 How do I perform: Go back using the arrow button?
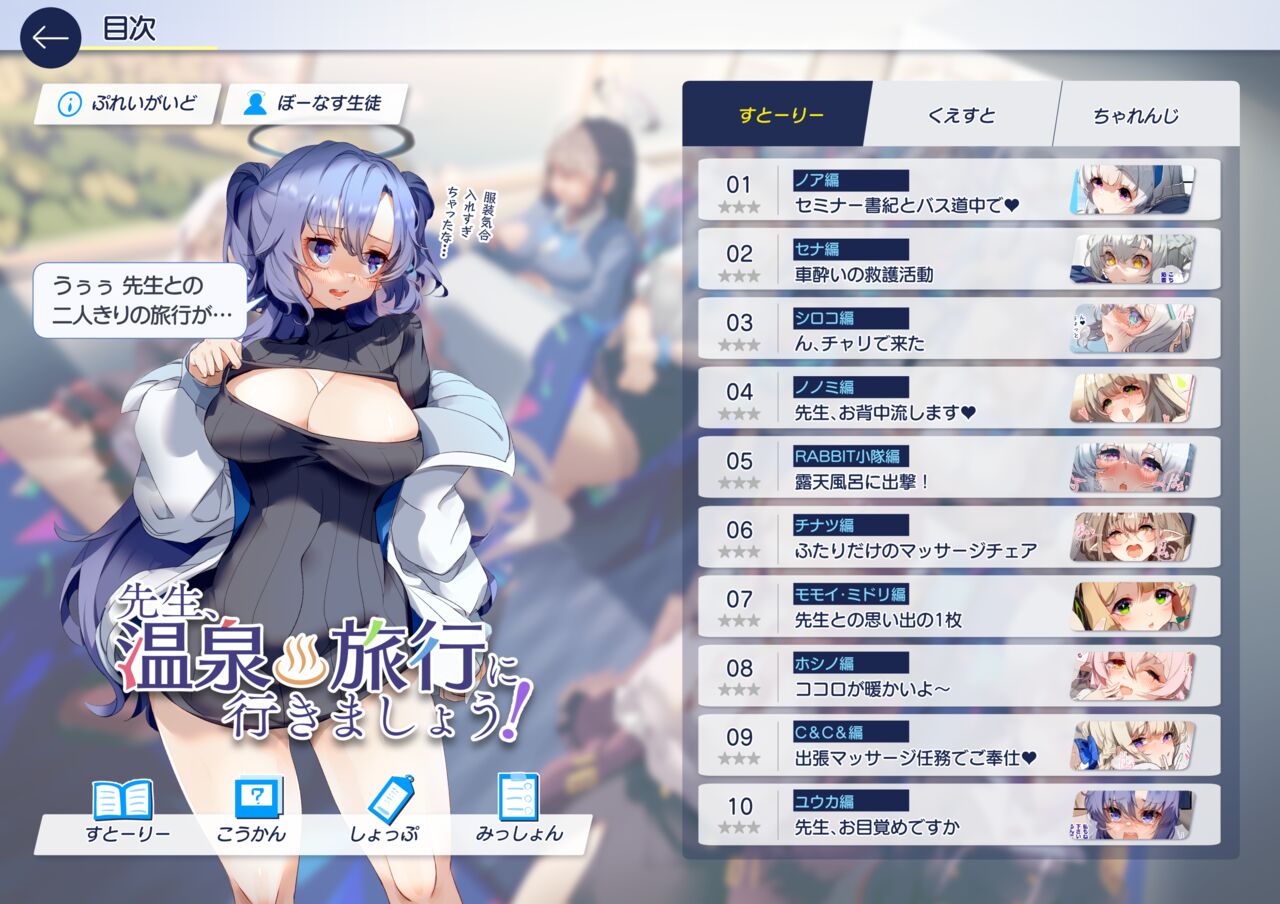(x=50, y=38)
